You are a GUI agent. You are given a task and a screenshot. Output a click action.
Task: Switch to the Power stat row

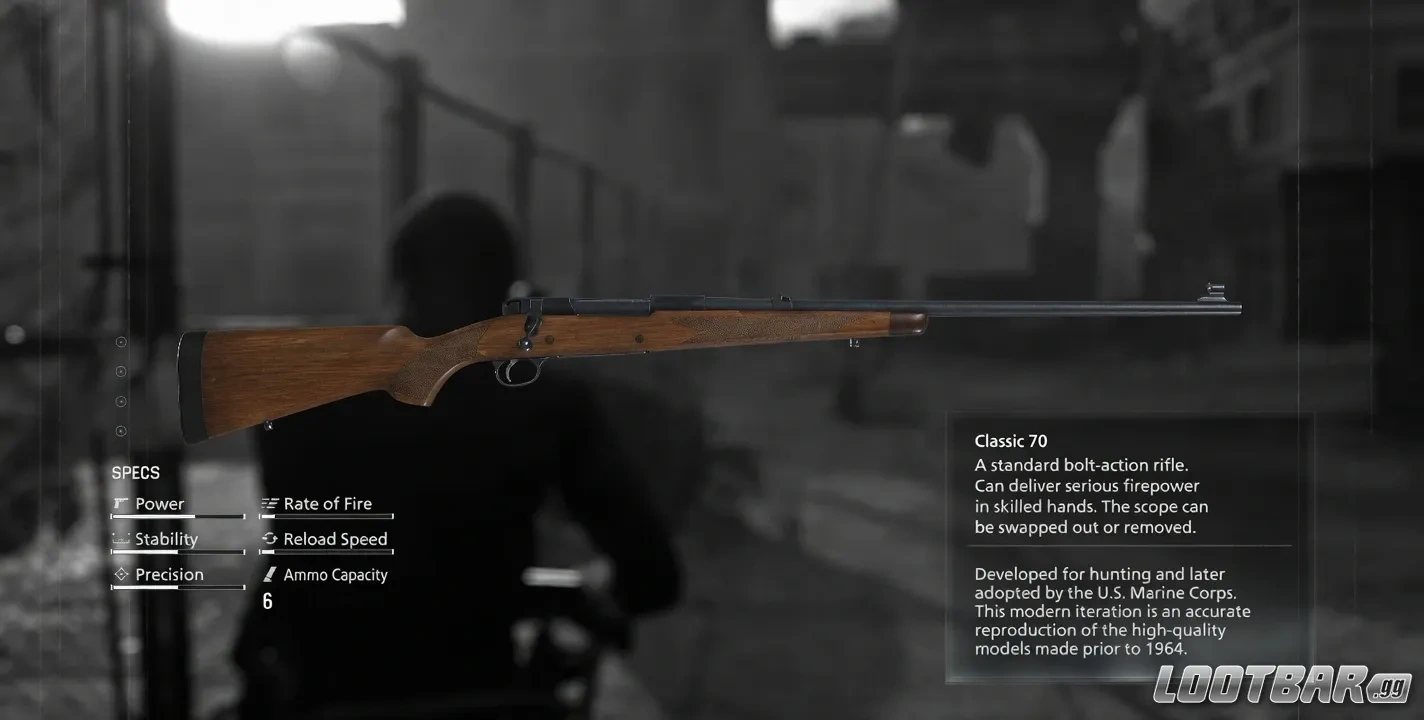160,503
